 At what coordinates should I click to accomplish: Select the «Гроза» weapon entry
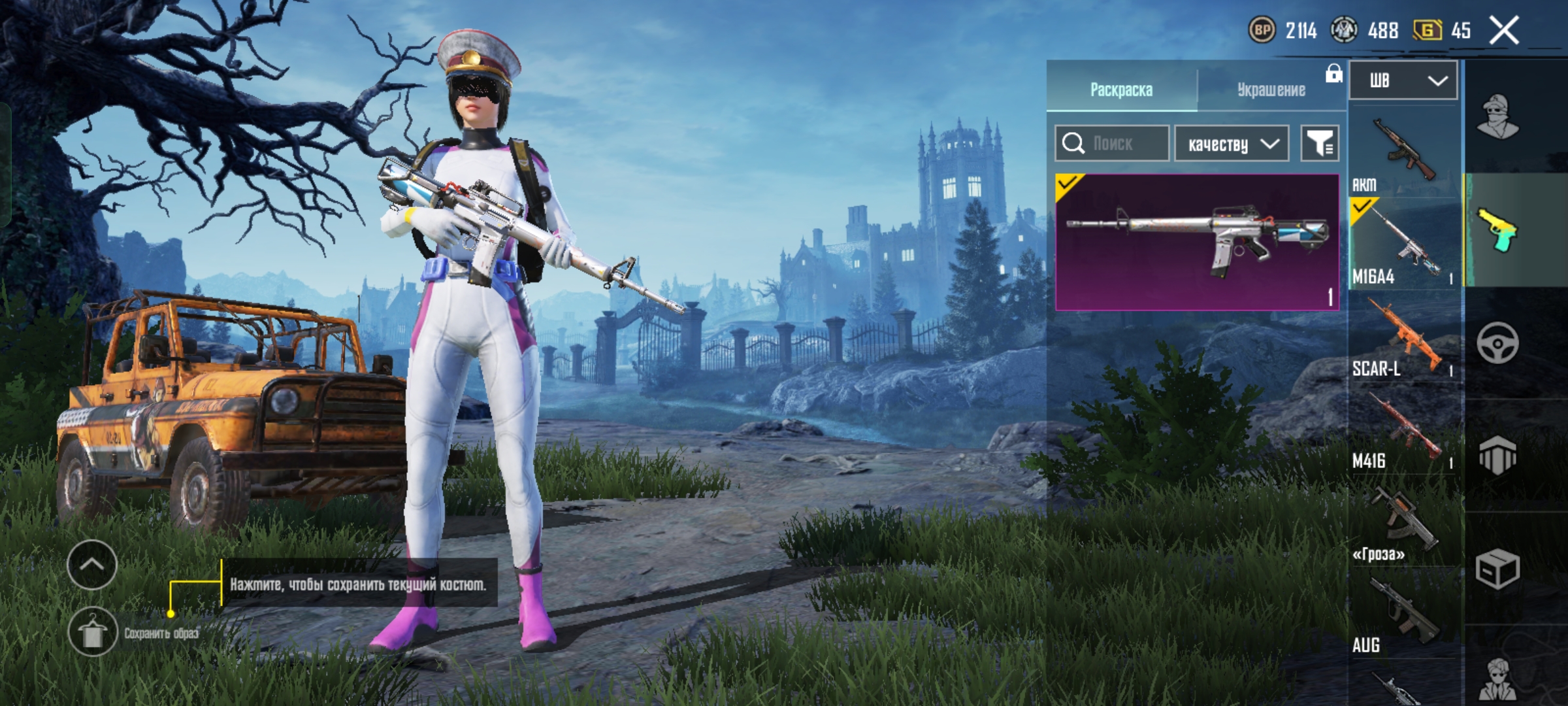click(1403, 523)
